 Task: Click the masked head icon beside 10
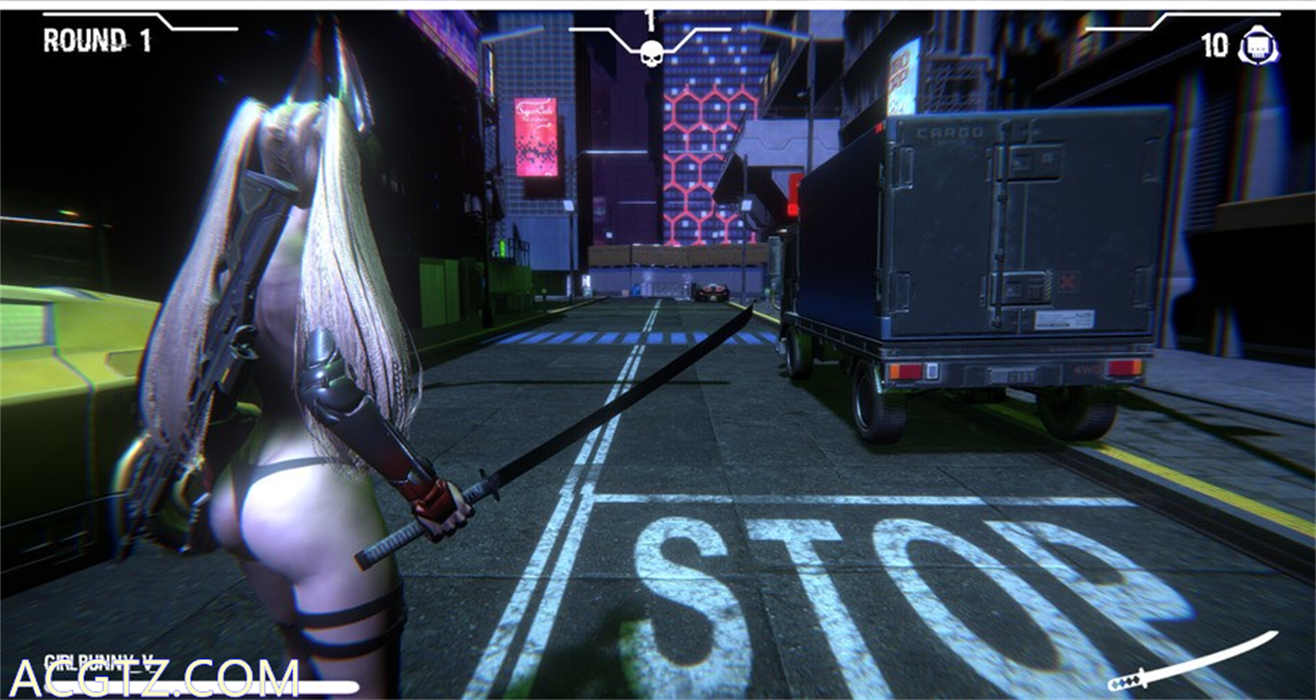click(1257, 47)
